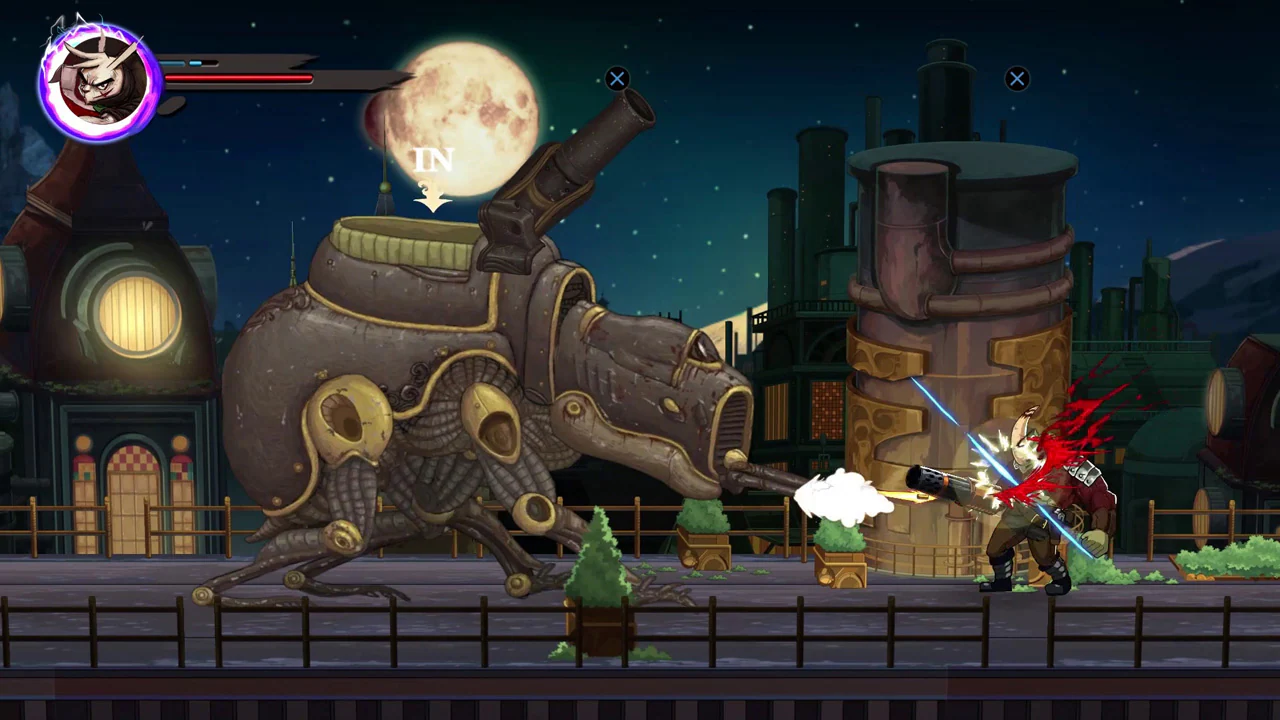Click the cannon mounted on the mechanical beast

click(580, 160)
